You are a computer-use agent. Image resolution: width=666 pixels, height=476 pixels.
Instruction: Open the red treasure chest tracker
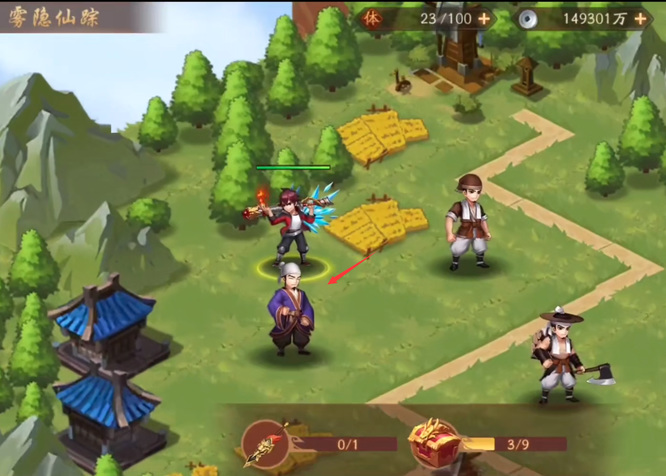(434, 442)
